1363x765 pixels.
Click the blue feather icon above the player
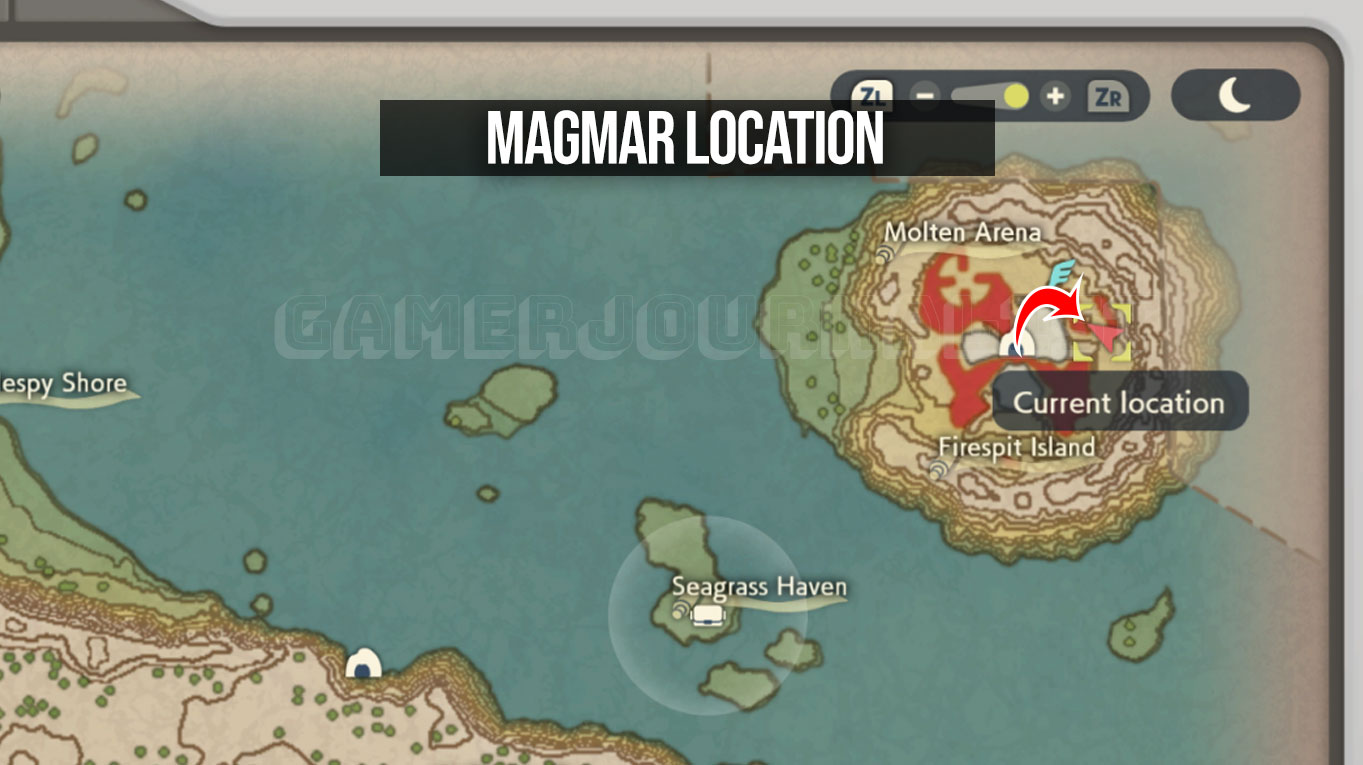tap(1062, 272)
